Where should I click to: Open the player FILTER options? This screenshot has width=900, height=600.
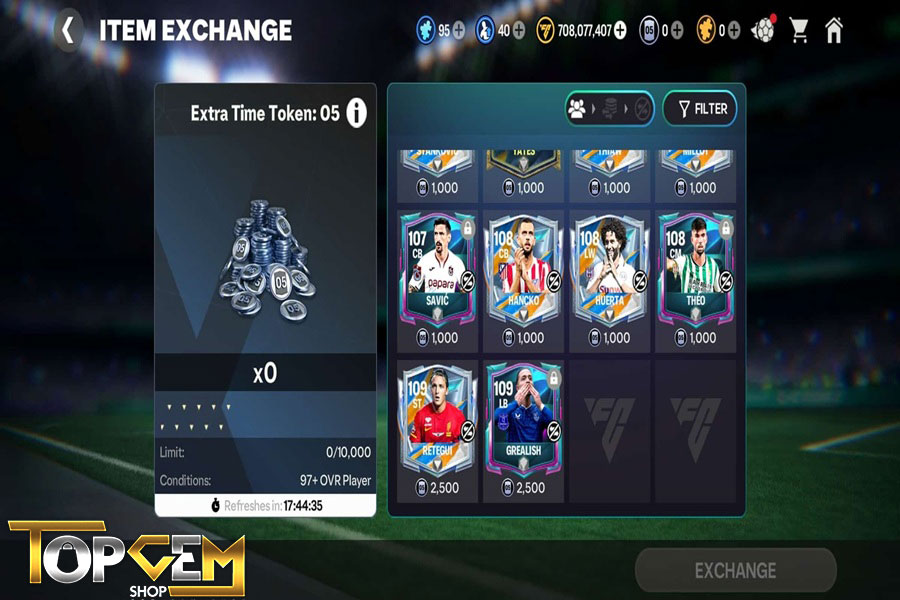click(x=701, y=109)
